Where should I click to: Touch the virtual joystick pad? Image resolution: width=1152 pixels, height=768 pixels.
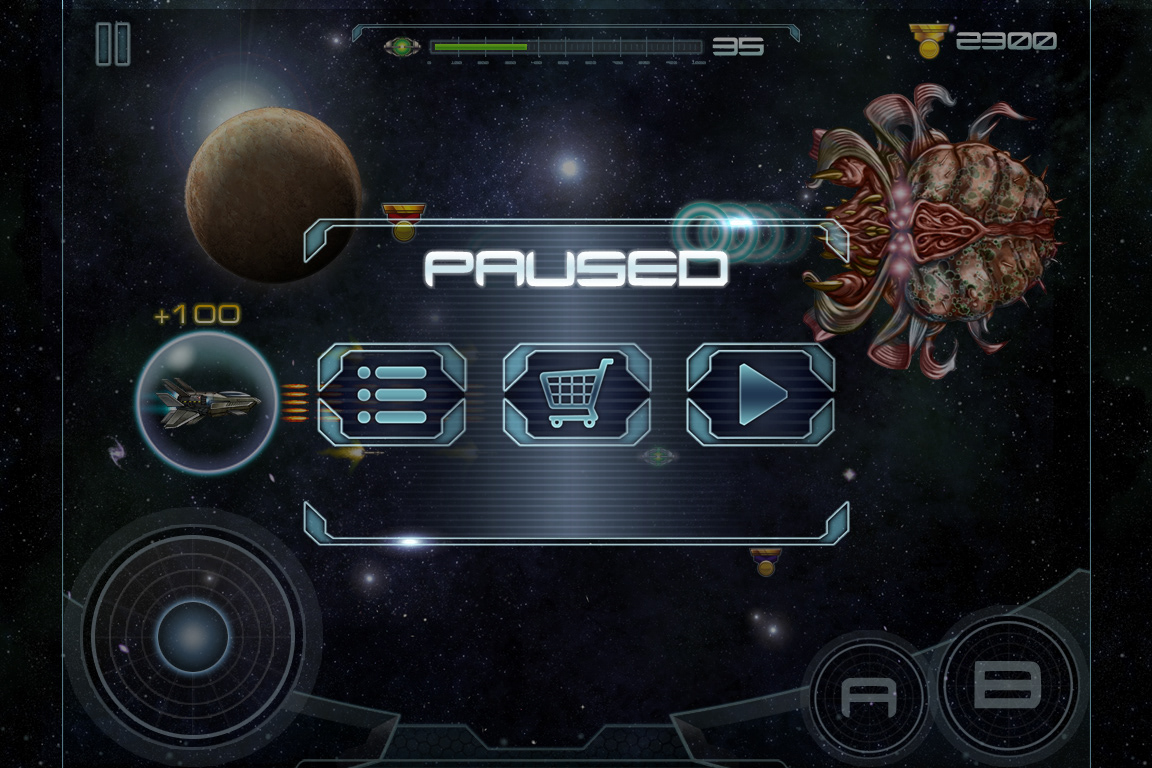point(193,637)
